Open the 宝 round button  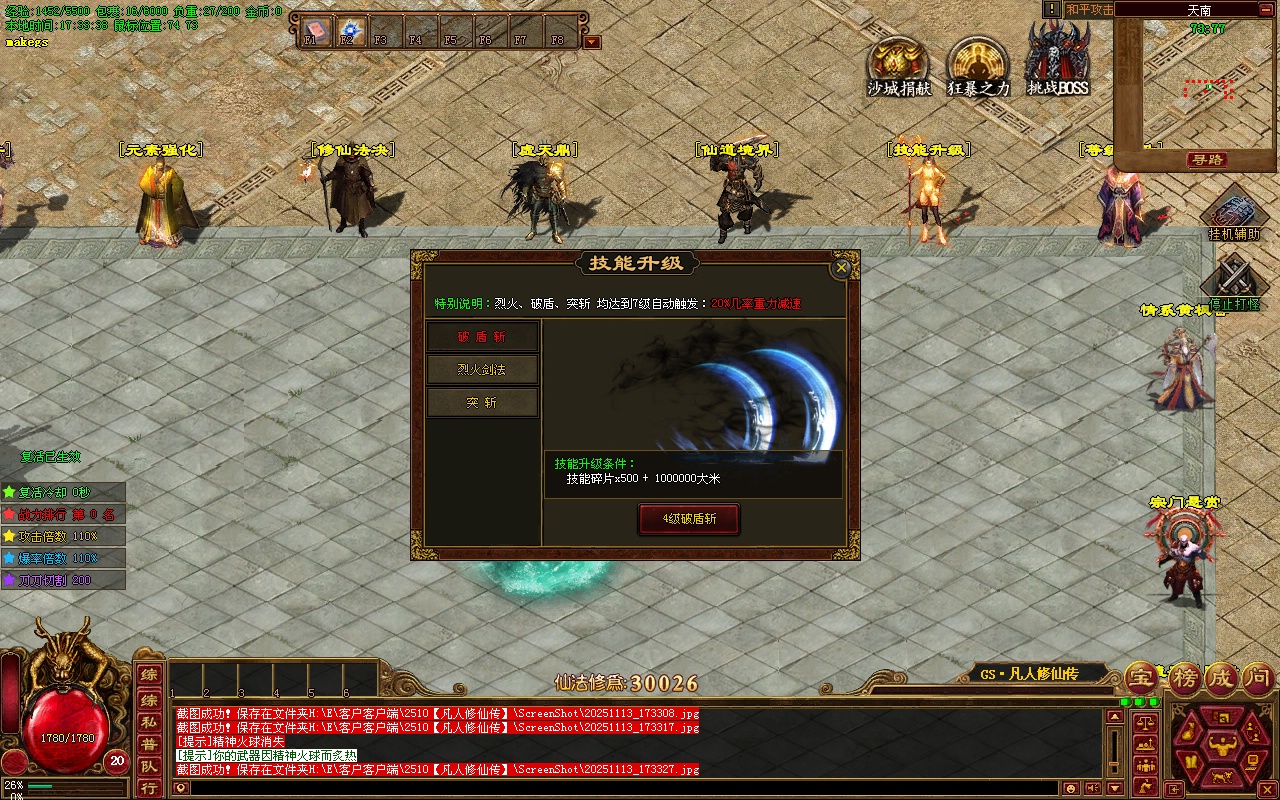tap(1142, 679)
